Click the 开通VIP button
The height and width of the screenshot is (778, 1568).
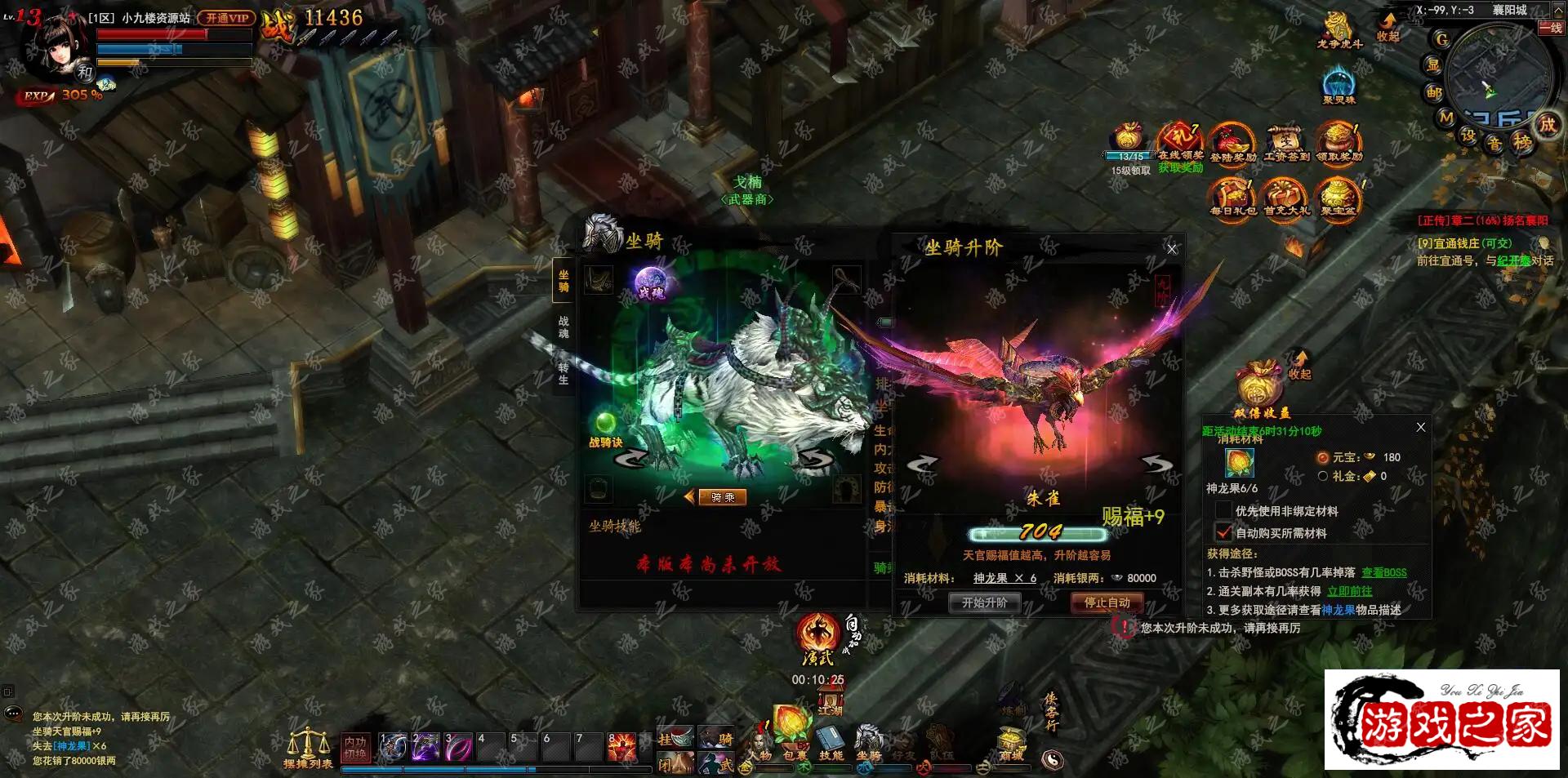[x=226, y=18]
